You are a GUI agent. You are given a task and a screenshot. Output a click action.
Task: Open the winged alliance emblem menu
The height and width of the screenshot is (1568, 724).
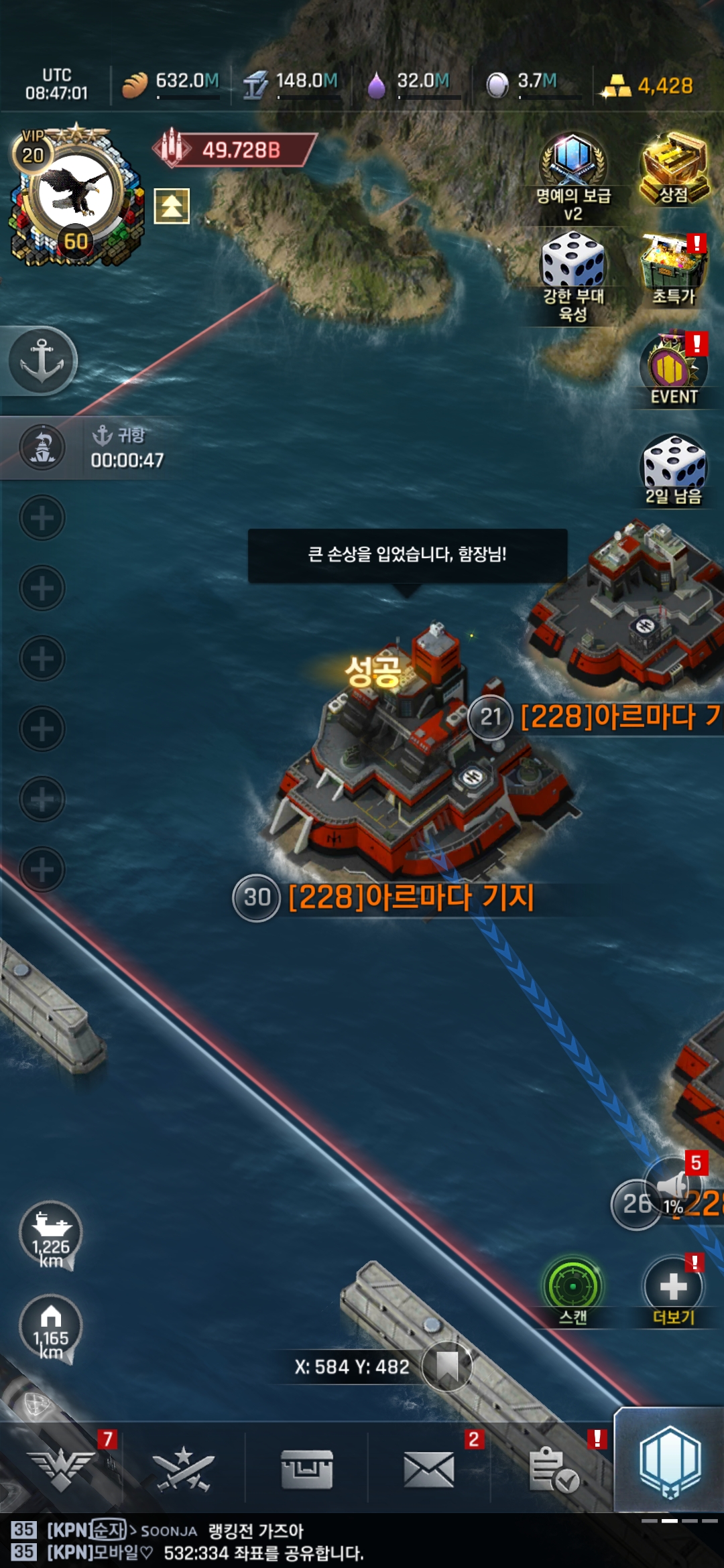62,1467
